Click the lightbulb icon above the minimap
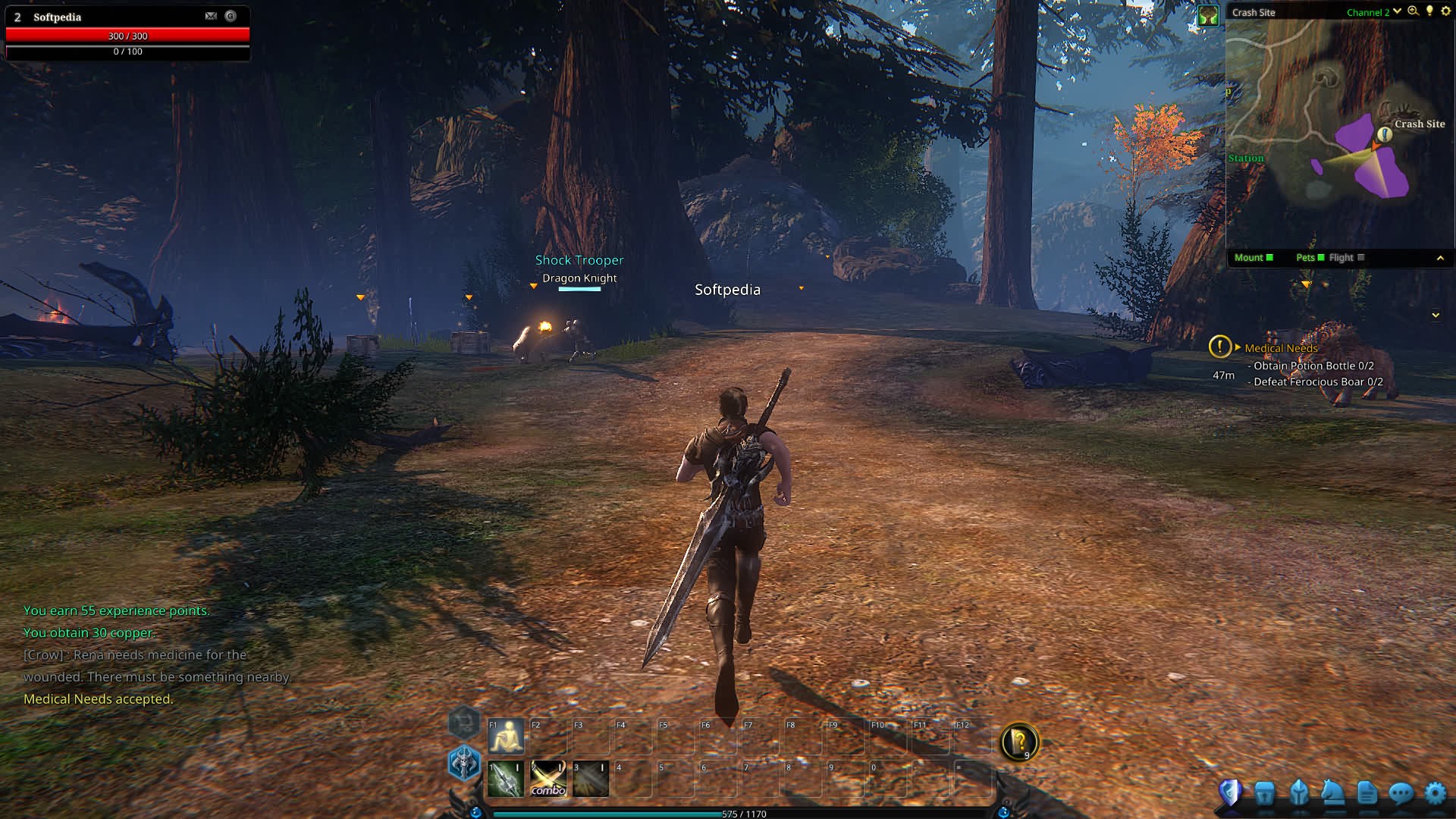Image resolution: width=1456 pixels, height=819 pixels. [x=1429, y=11]
